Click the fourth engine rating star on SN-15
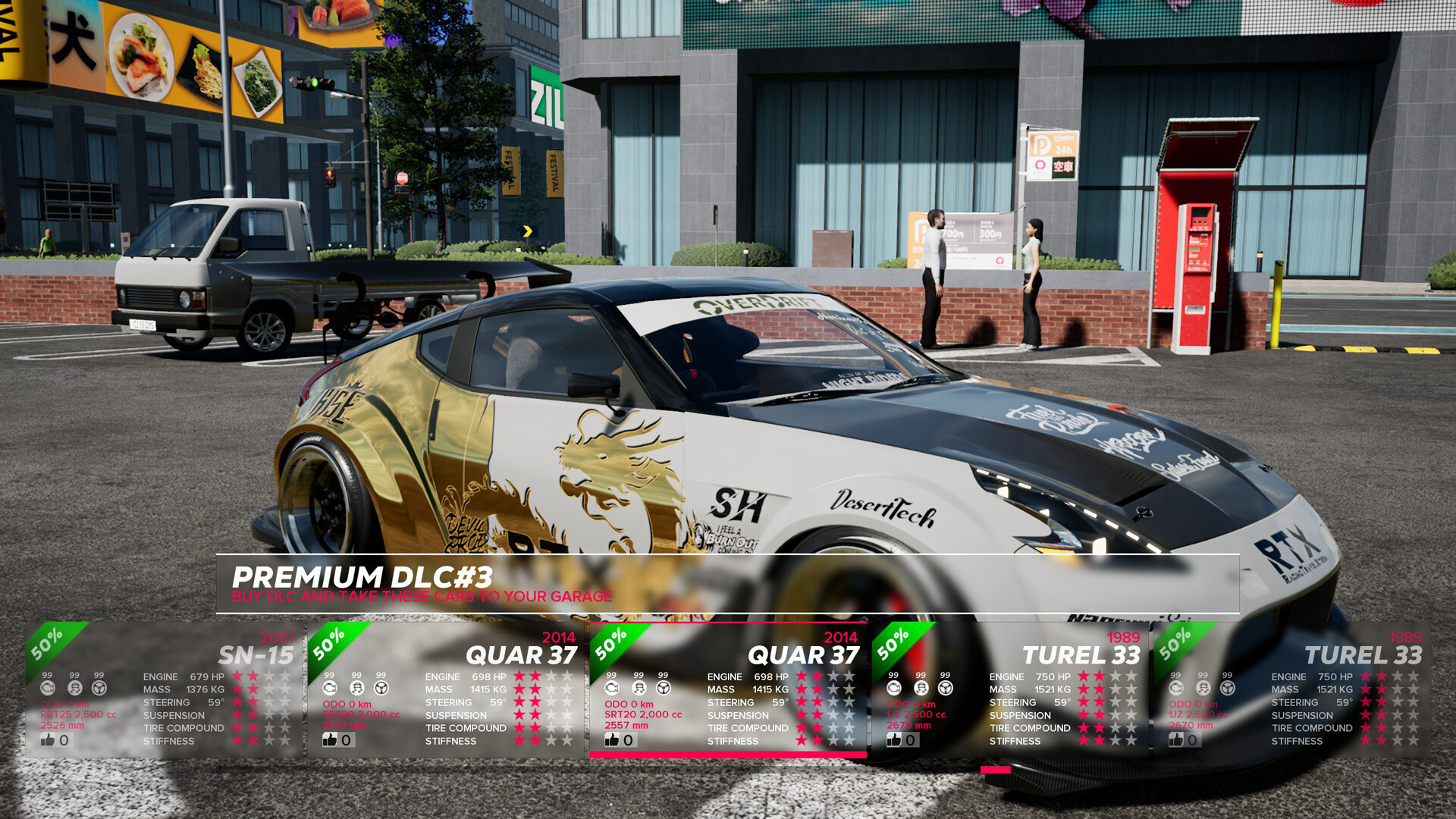Screen dimensions: 1456x819 click(x=287, y=675)
